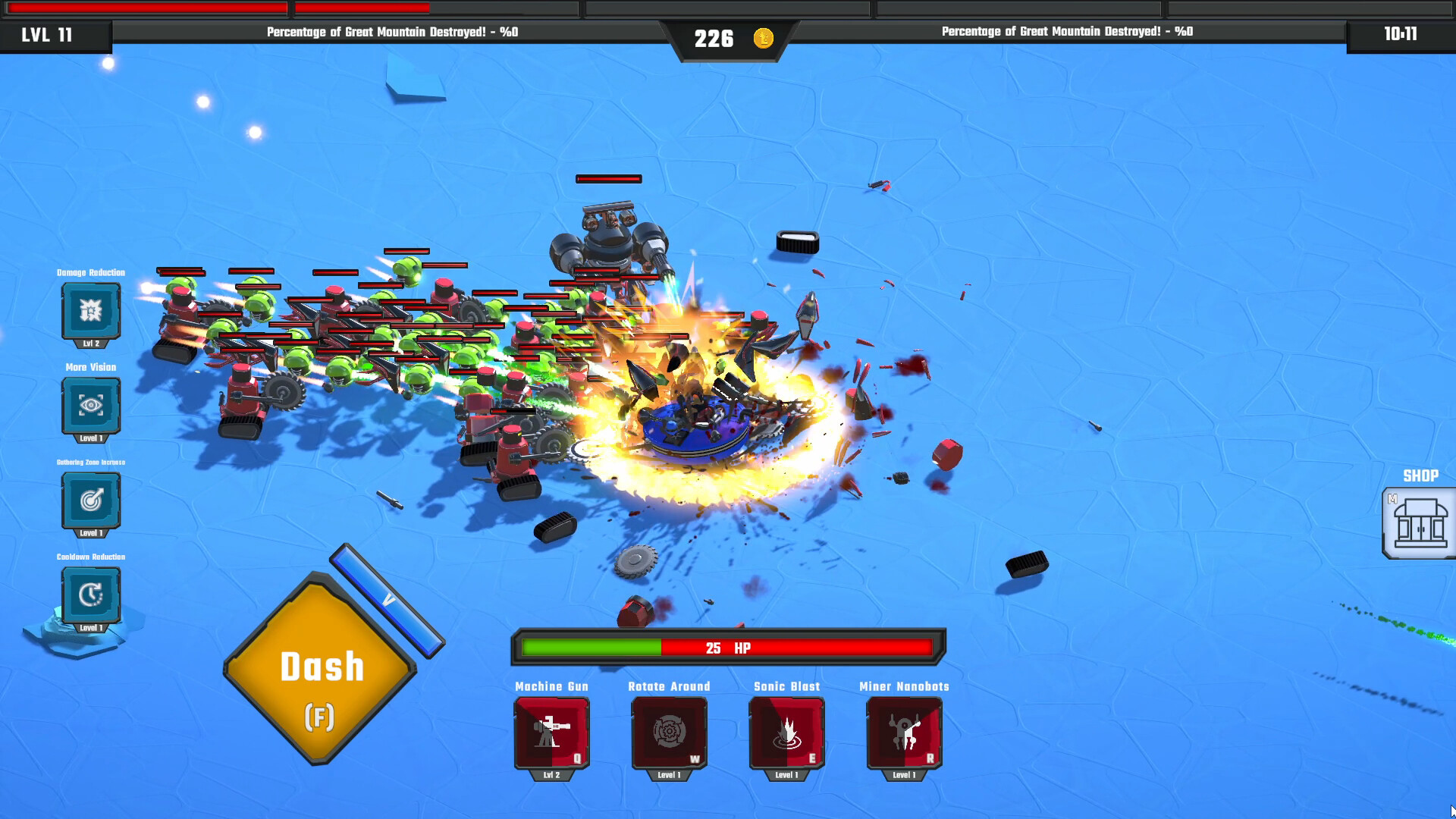This screenshot has width=1456, height=819.
Task: Activate the Rotate Around ability
Action: [x=669, y=730]
